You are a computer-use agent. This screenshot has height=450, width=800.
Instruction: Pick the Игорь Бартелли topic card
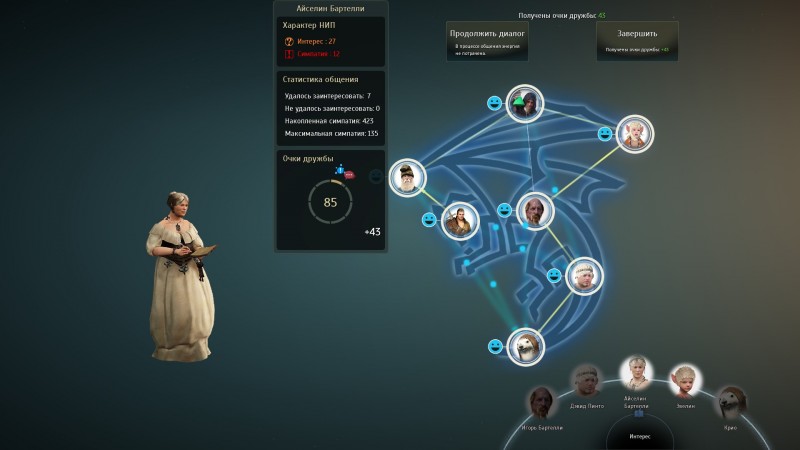(542, 404)
